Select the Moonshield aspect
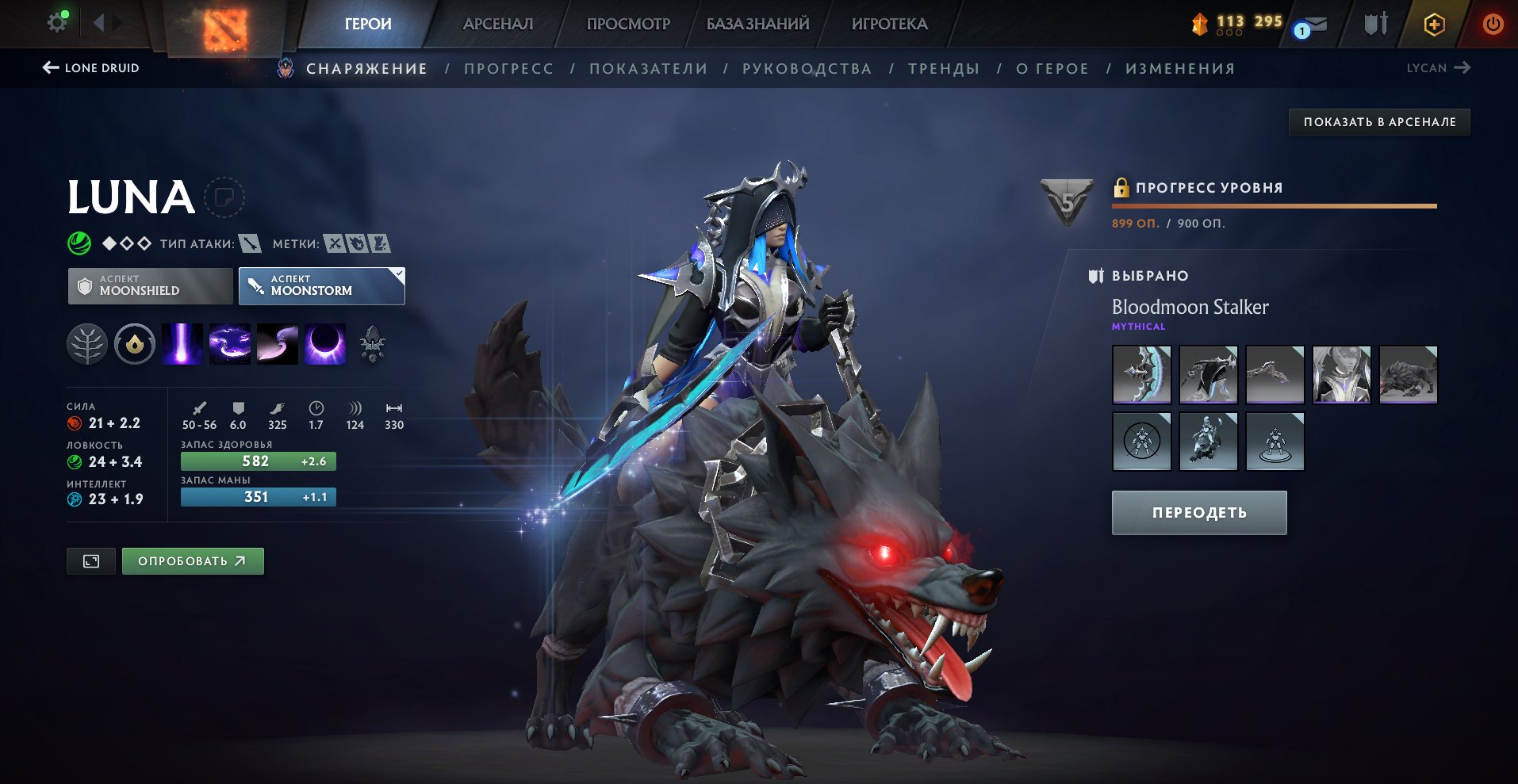 [149, 285]
